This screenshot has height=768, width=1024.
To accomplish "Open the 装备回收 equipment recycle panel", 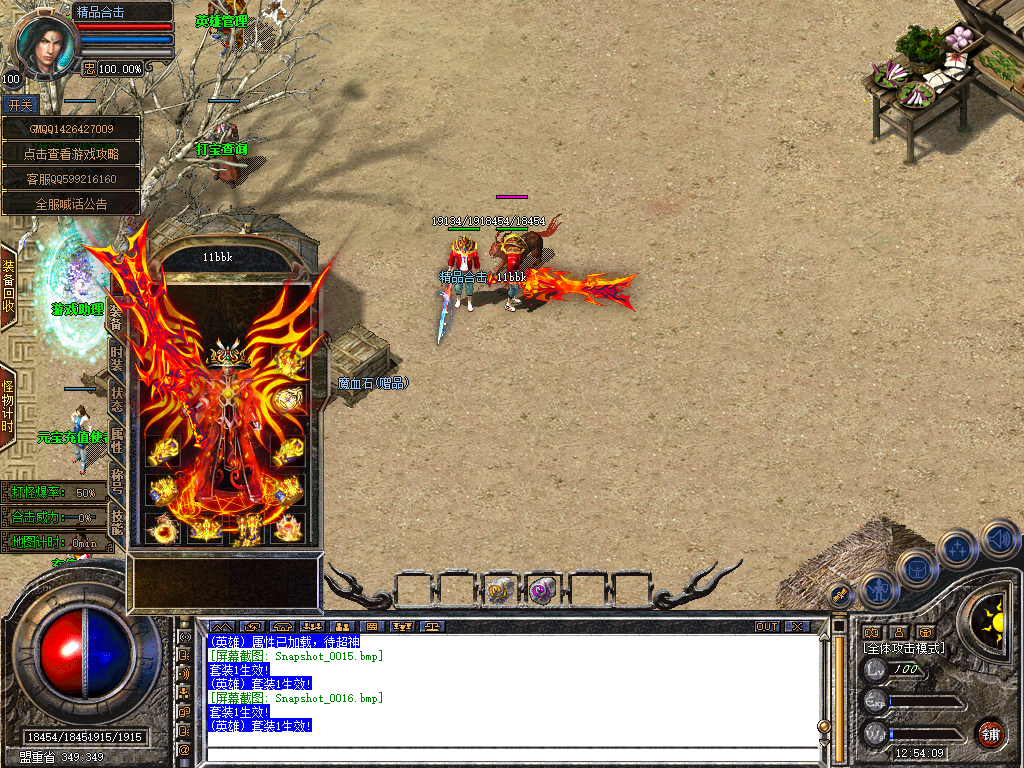I will click(9, 287).
